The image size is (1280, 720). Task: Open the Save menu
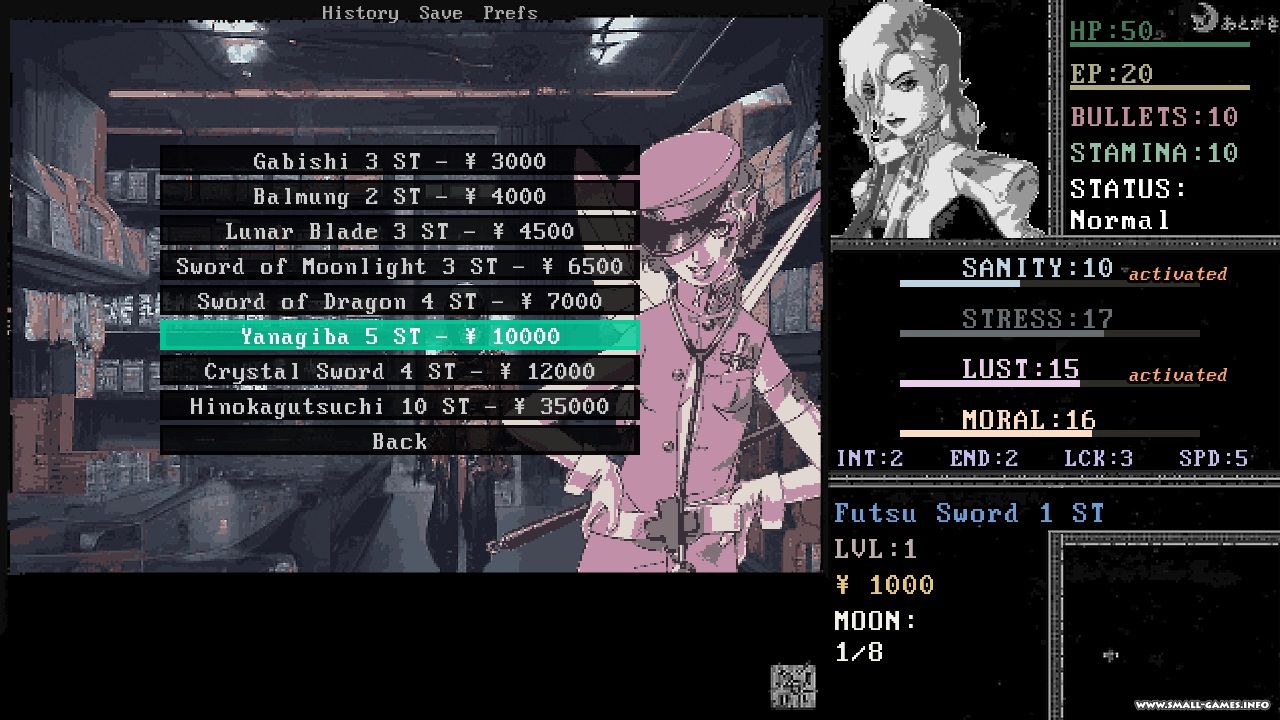(x=440, y=13)
